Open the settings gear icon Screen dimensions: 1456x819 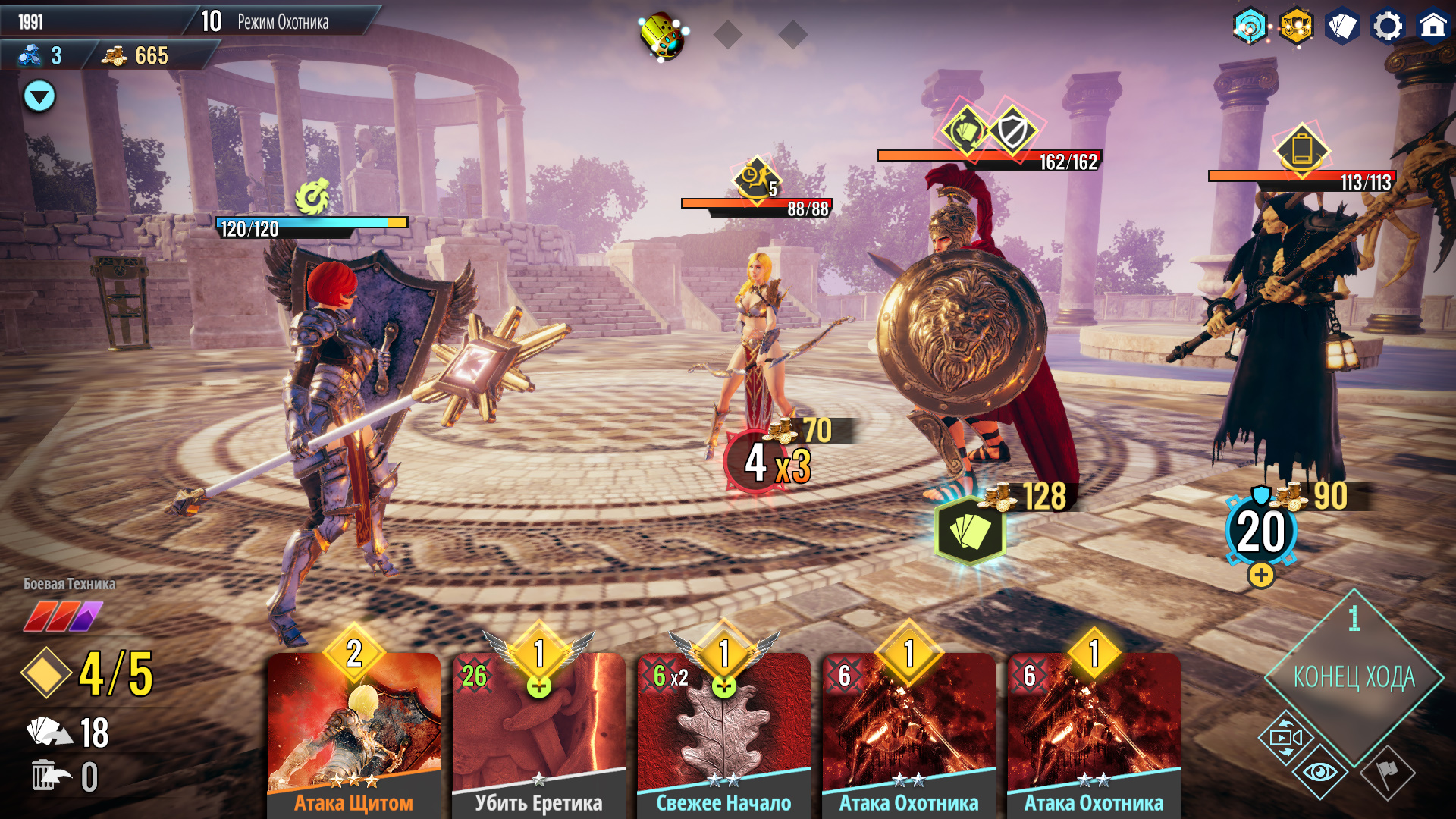[x=1388, y=27]
